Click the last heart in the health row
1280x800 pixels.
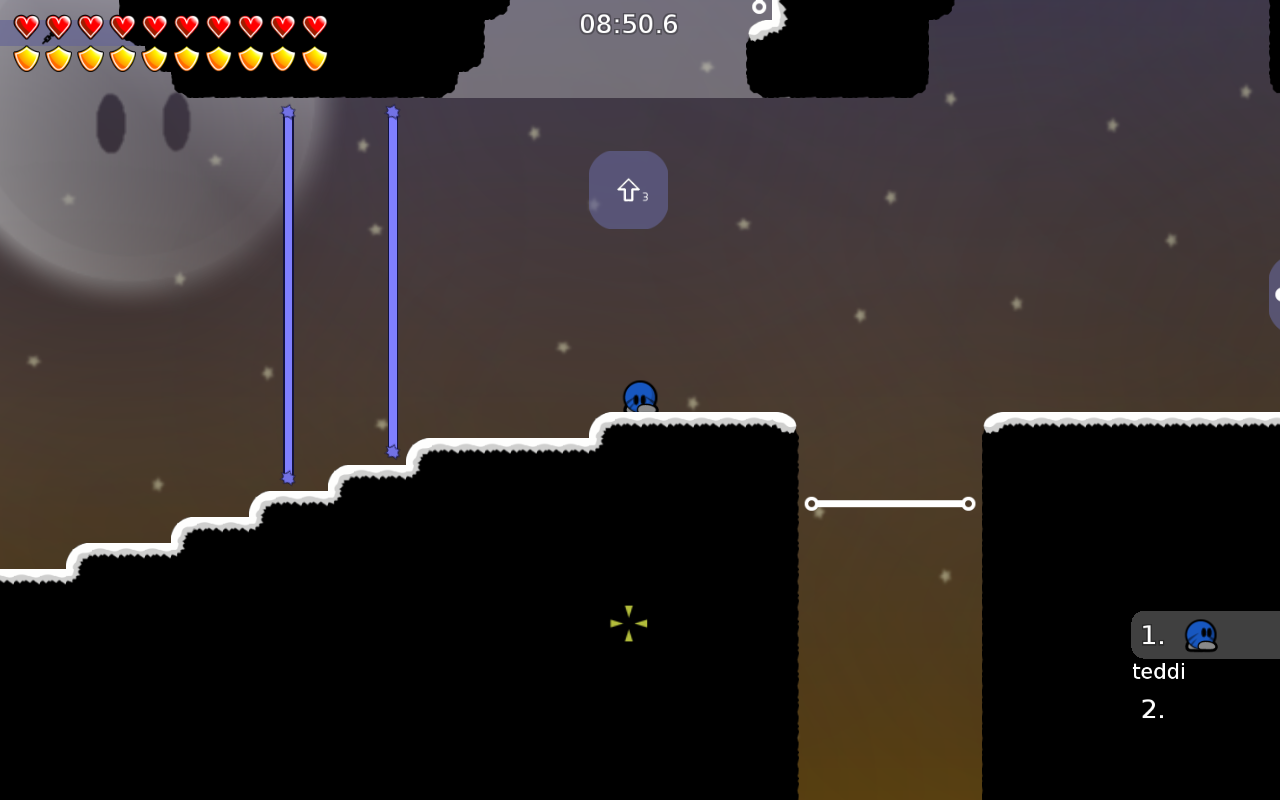315,27
